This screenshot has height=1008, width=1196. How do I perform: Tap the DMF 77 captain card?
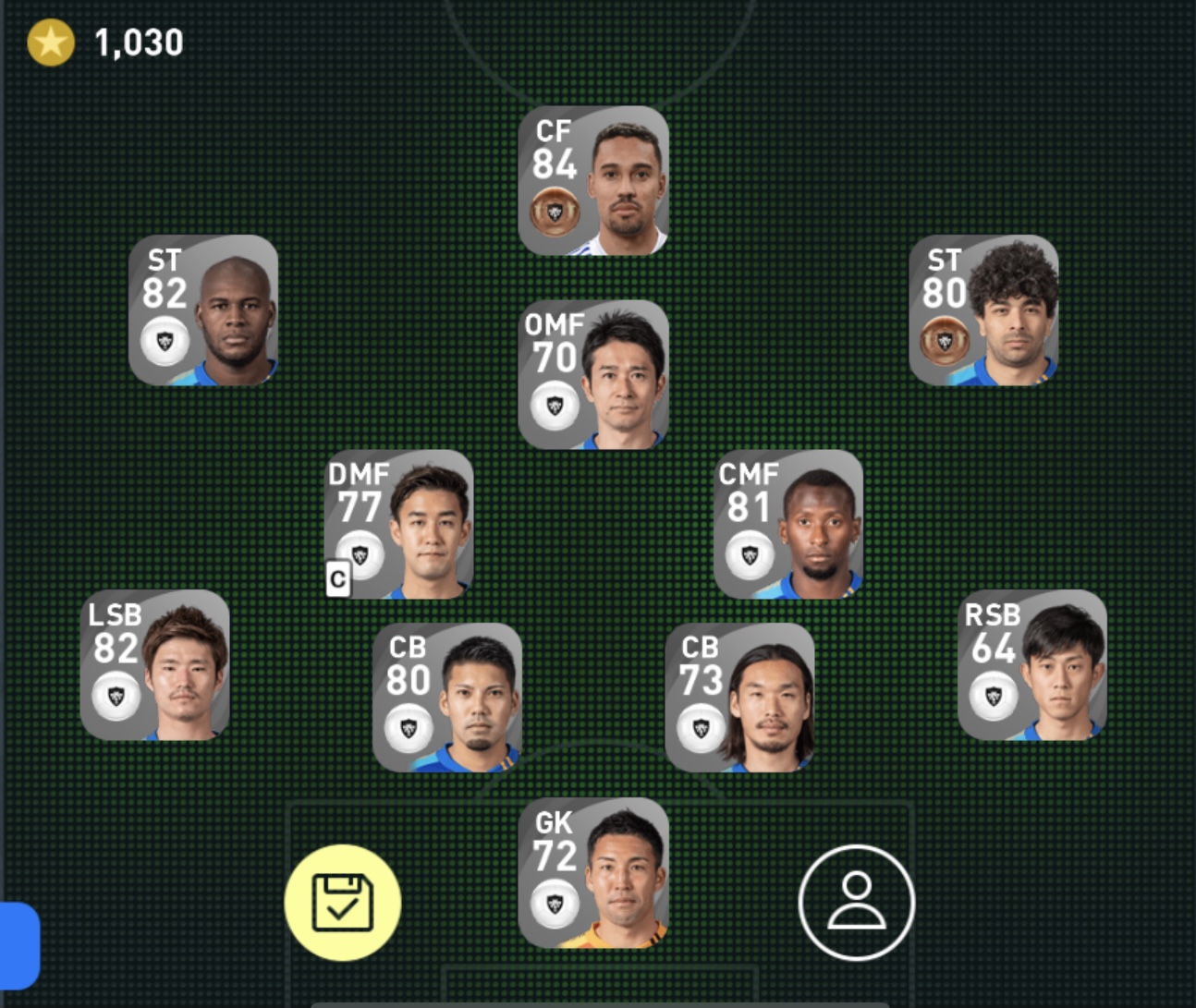[399, 525]
